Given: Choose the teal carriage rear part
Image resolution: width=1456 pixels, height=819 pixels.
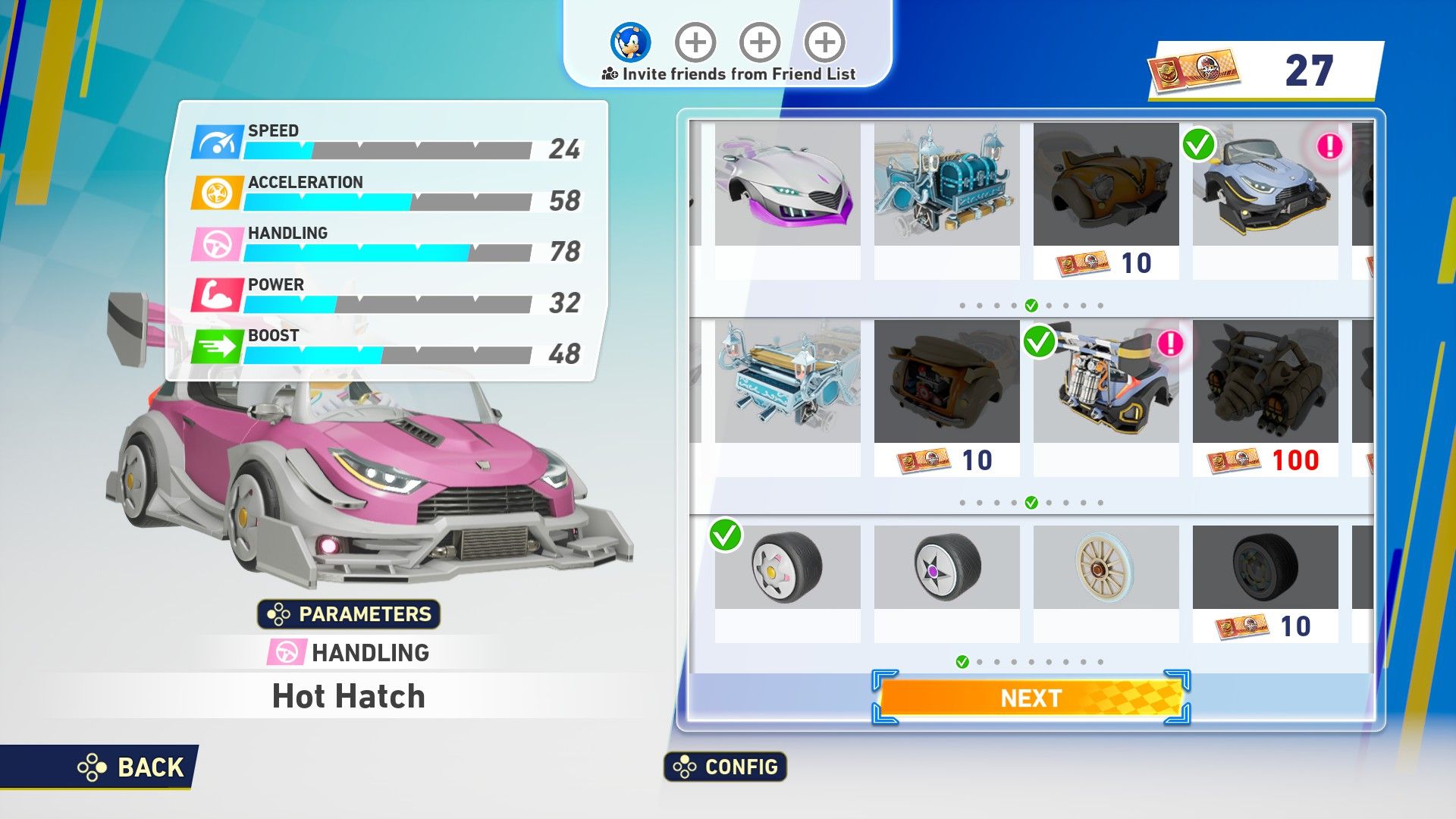Looking at the screenshot, I should pyautogui.click(x=787, y=382).
